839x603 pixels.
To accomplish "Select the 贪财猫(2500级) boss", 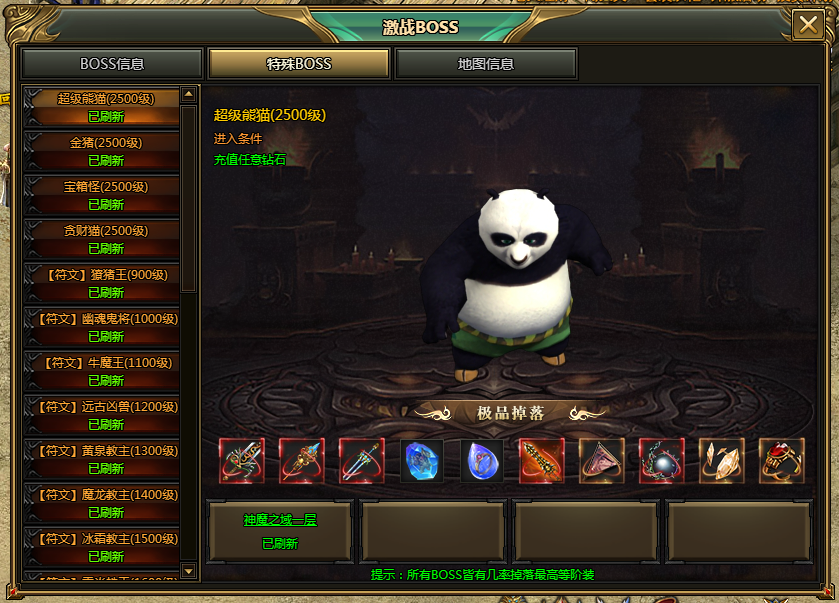I will click(x=100, y=239).
